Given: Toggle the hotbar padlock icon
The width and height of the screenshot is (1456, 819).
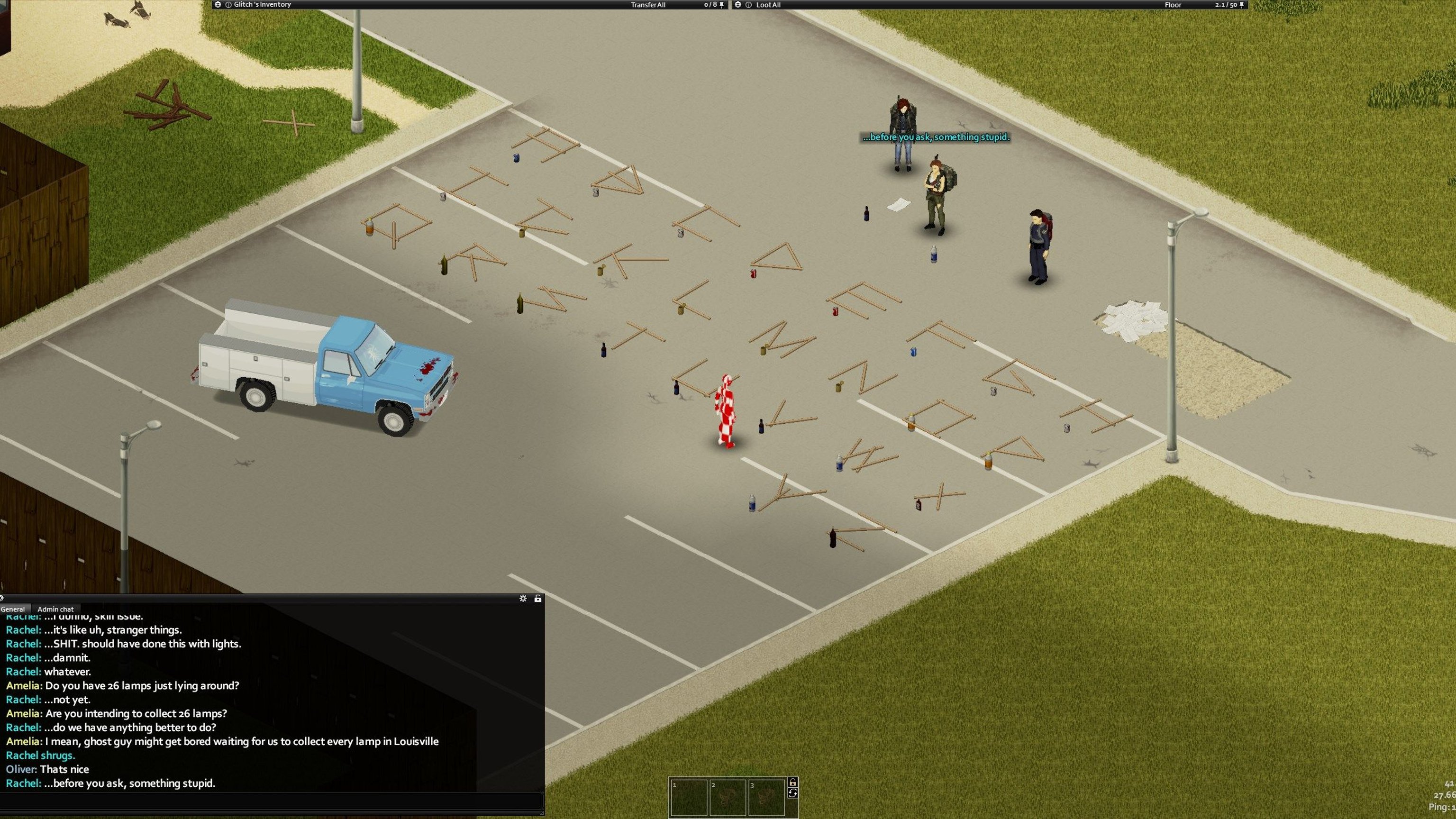Looking at the screenshot, I should pyautogui.click(x=792, y=783).
